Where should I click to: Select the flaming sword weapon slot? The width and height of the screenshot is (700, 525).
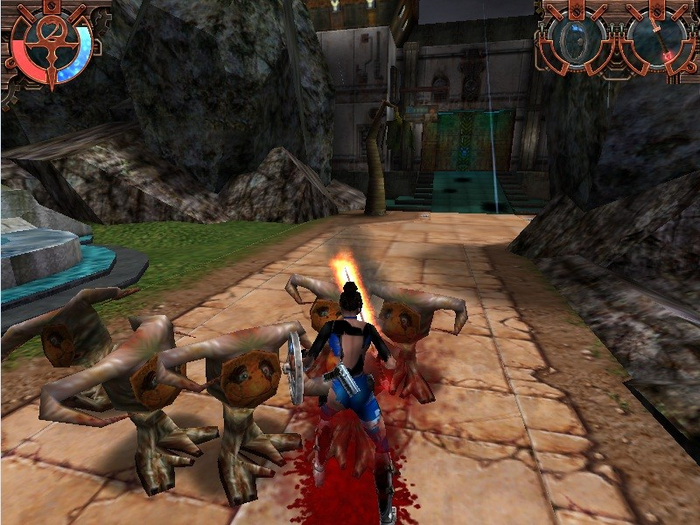coord(657,40)
